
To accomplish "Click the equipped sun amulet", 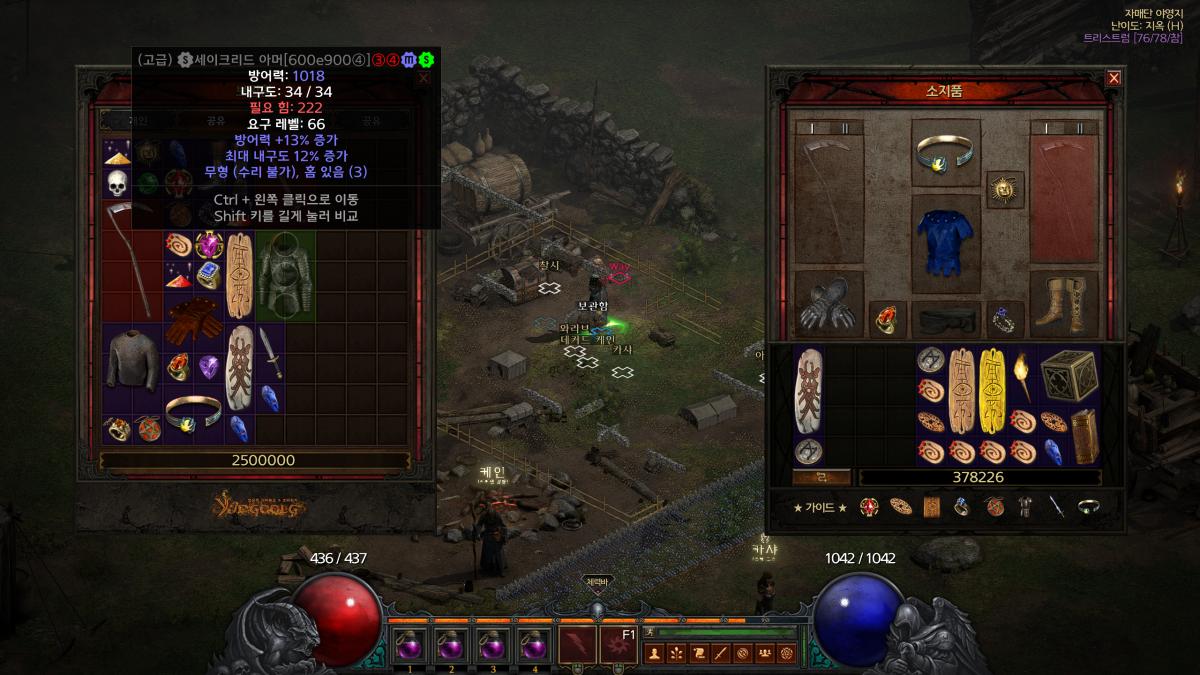I will tap(1003, 188).
